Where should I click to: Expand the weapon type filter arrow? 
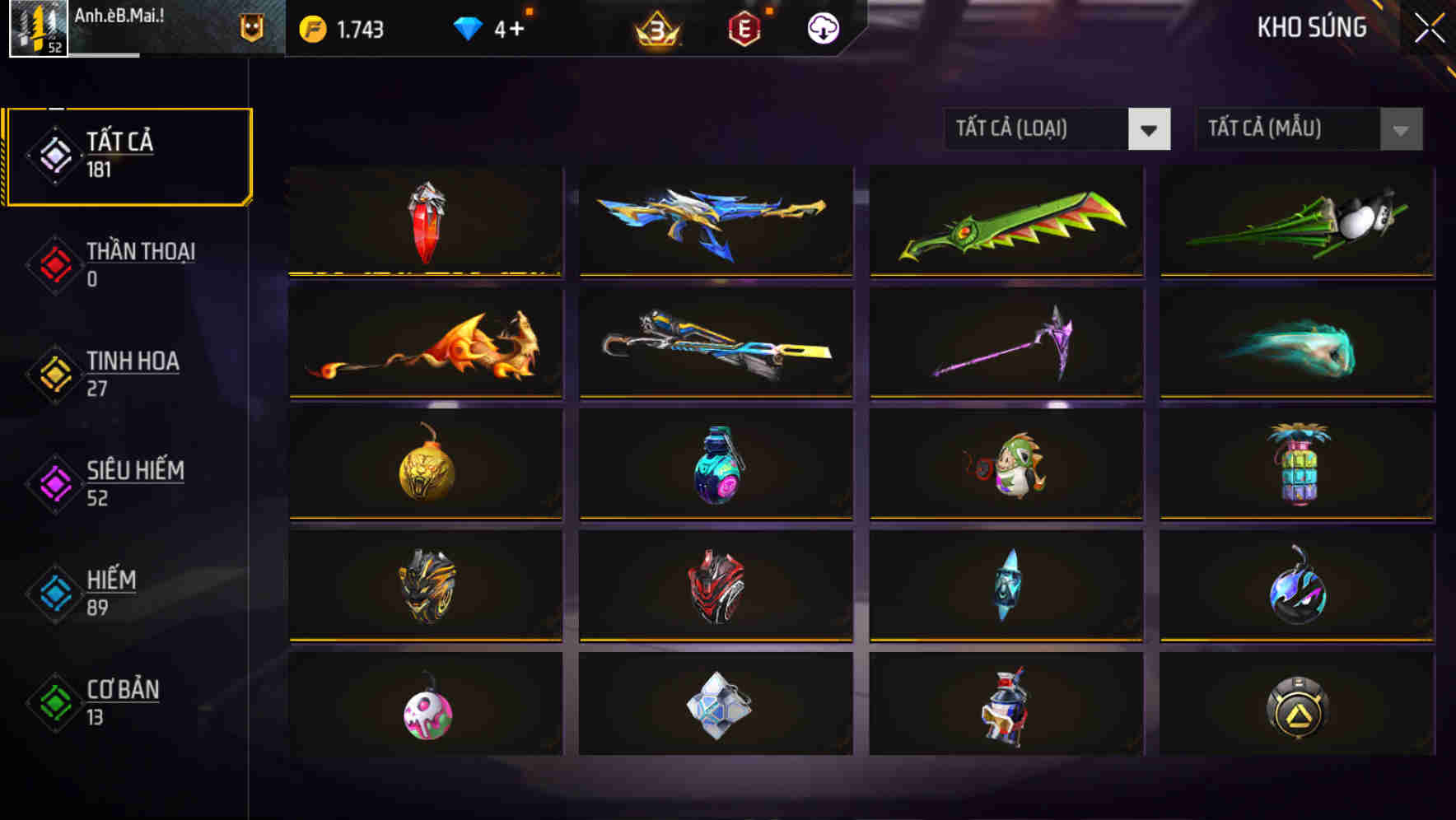1149,129
